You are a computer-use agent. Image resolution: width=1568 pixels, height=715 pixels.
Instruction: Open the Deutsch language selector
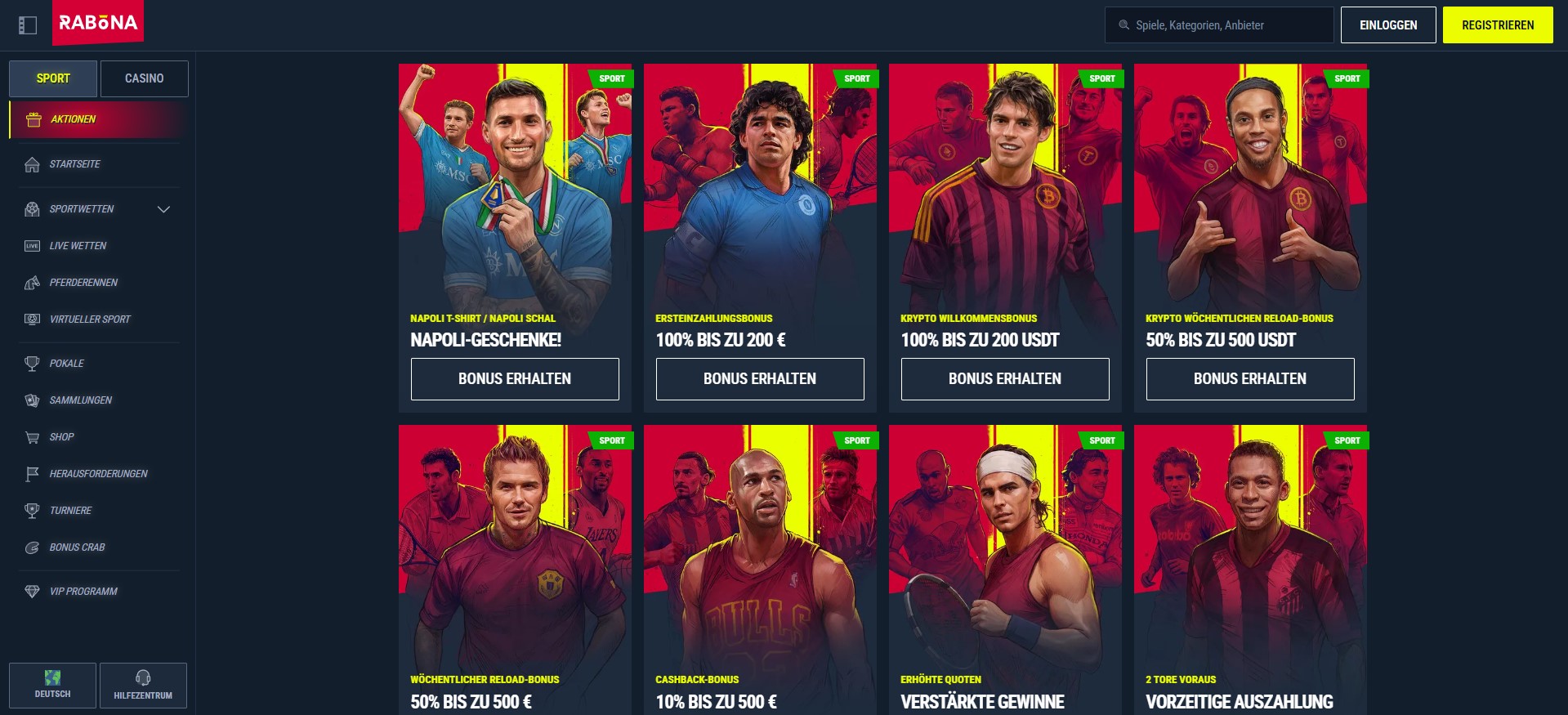coord(52,685)
